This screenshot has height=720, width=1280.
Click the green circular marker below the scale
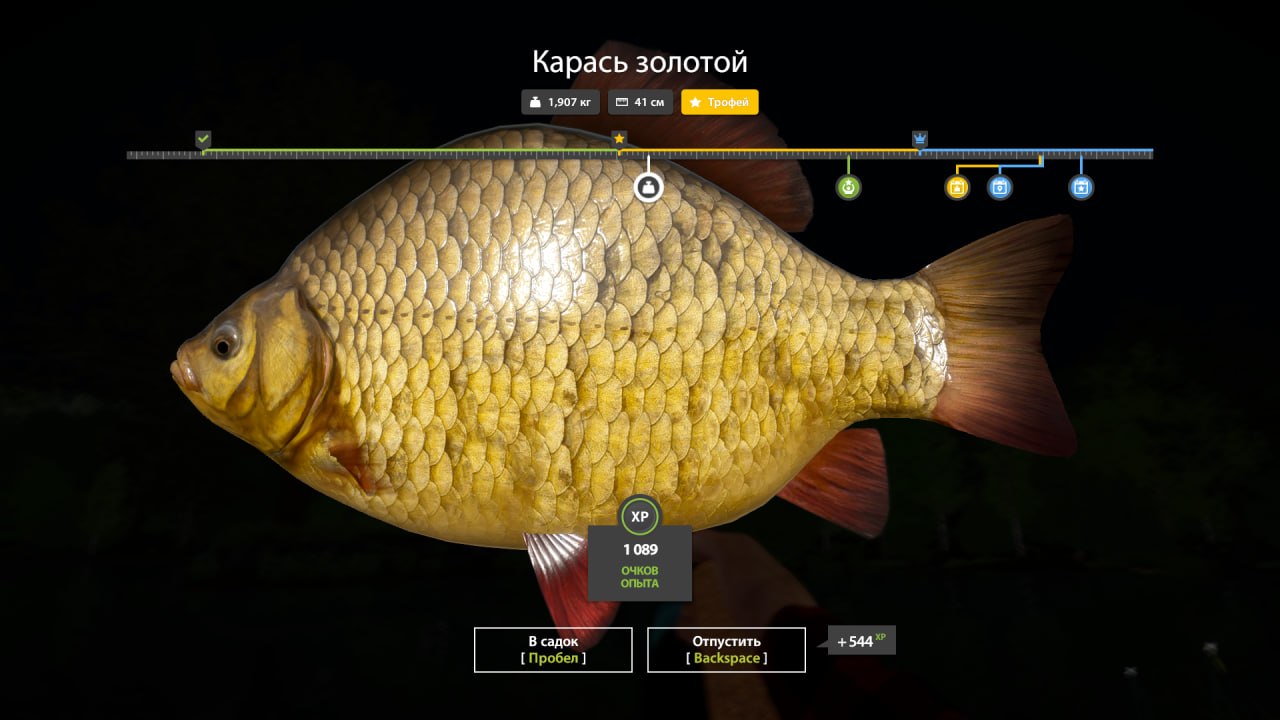[849, 187]
